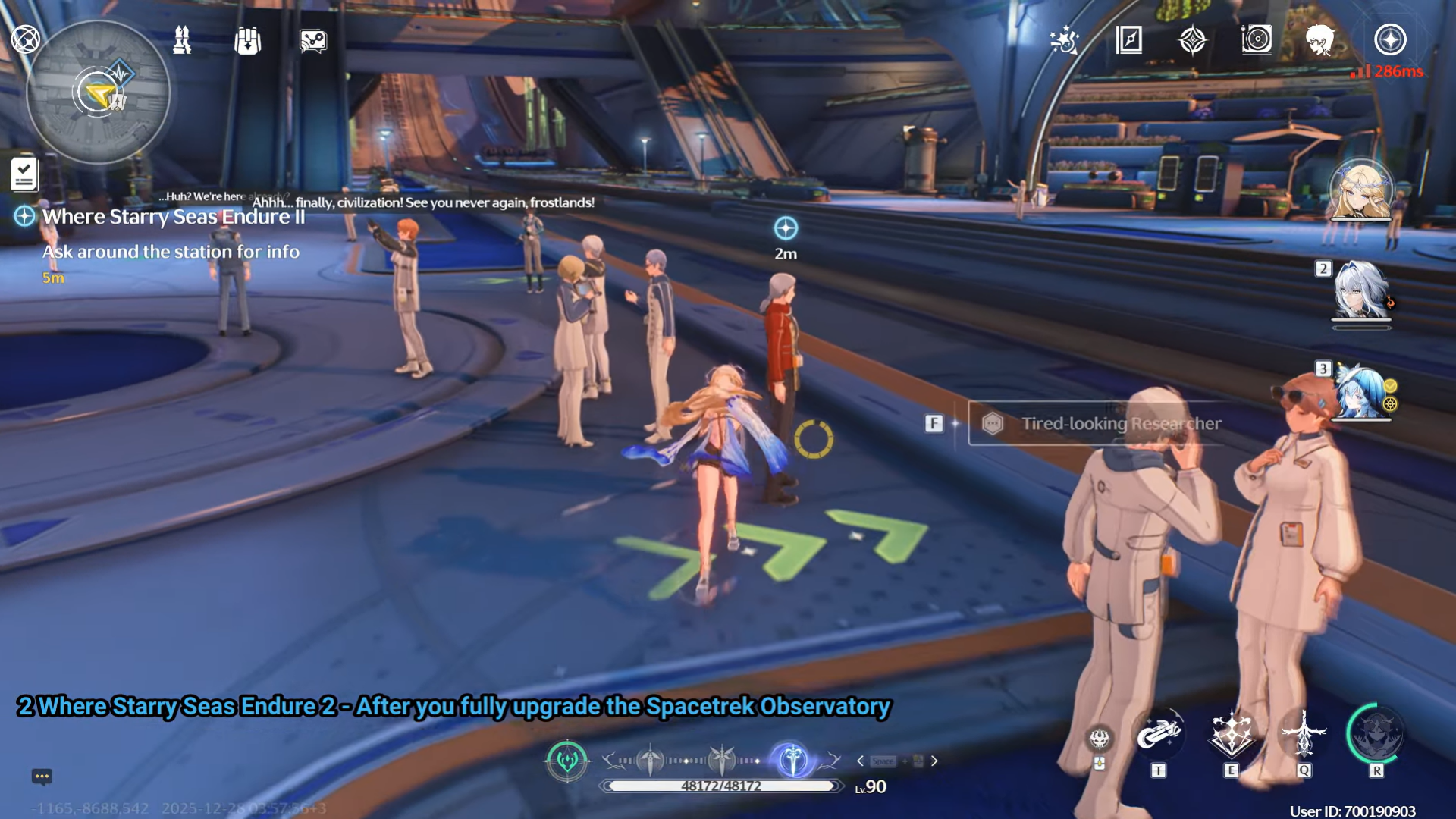Open the backpack inventory icon
Viewport: 1456px width, 819px height.
click(x=247, y=40)
